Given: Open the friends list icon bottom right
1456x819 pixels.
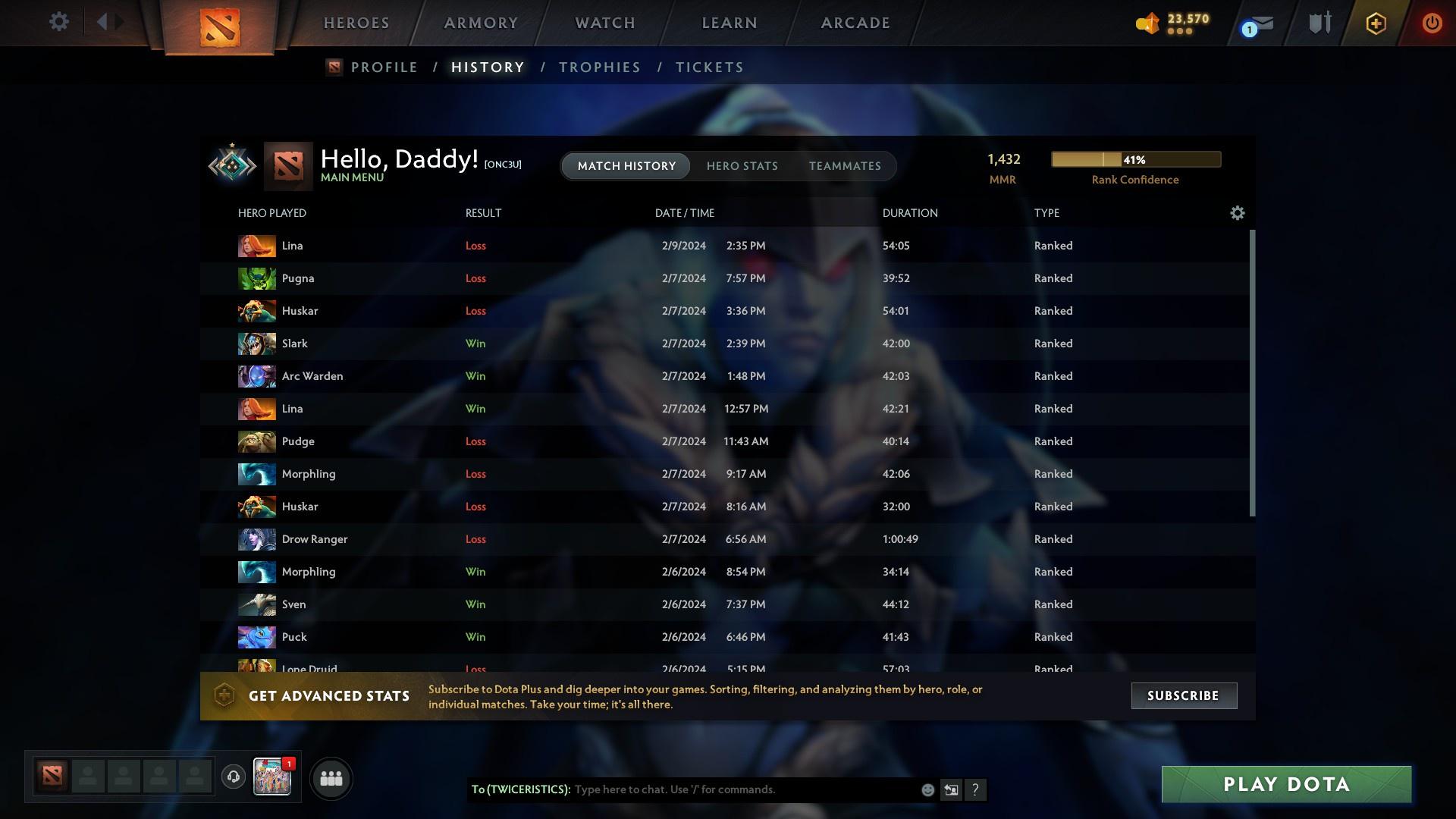Looking at the screenshot, I should click(331, 778).
